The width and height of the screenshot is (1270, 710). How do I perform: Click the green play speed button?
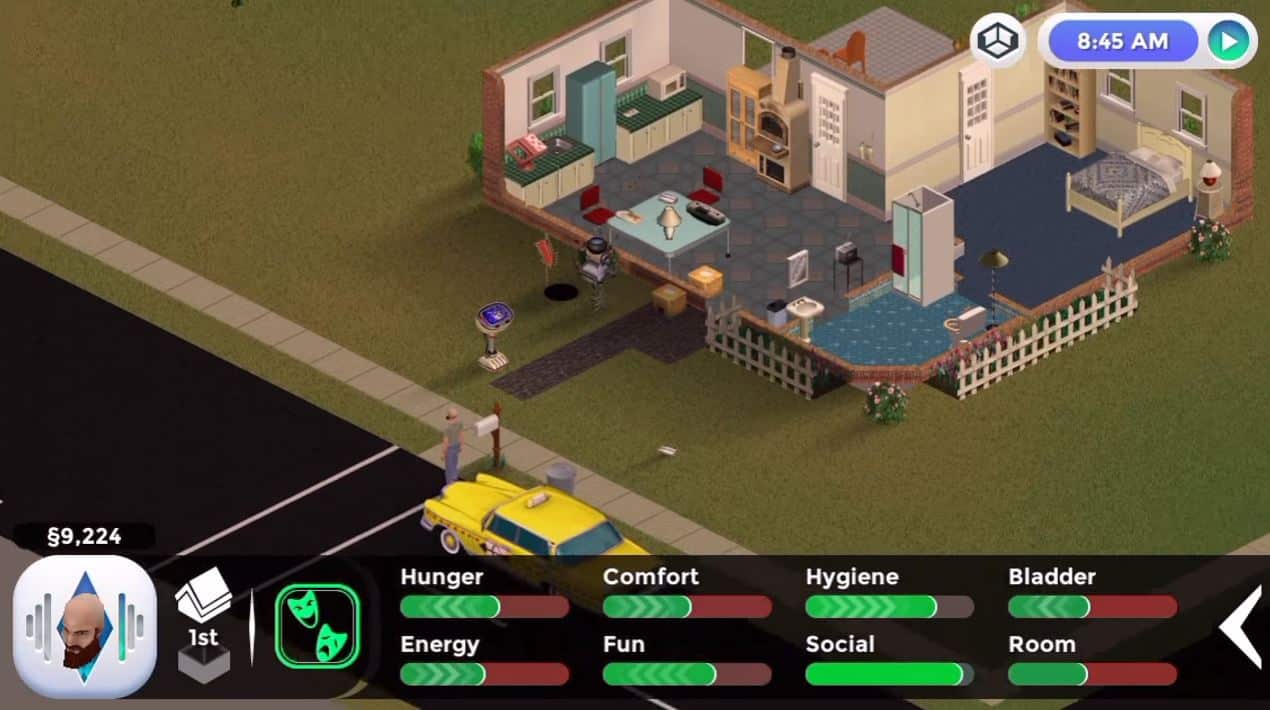point(1227,41)
